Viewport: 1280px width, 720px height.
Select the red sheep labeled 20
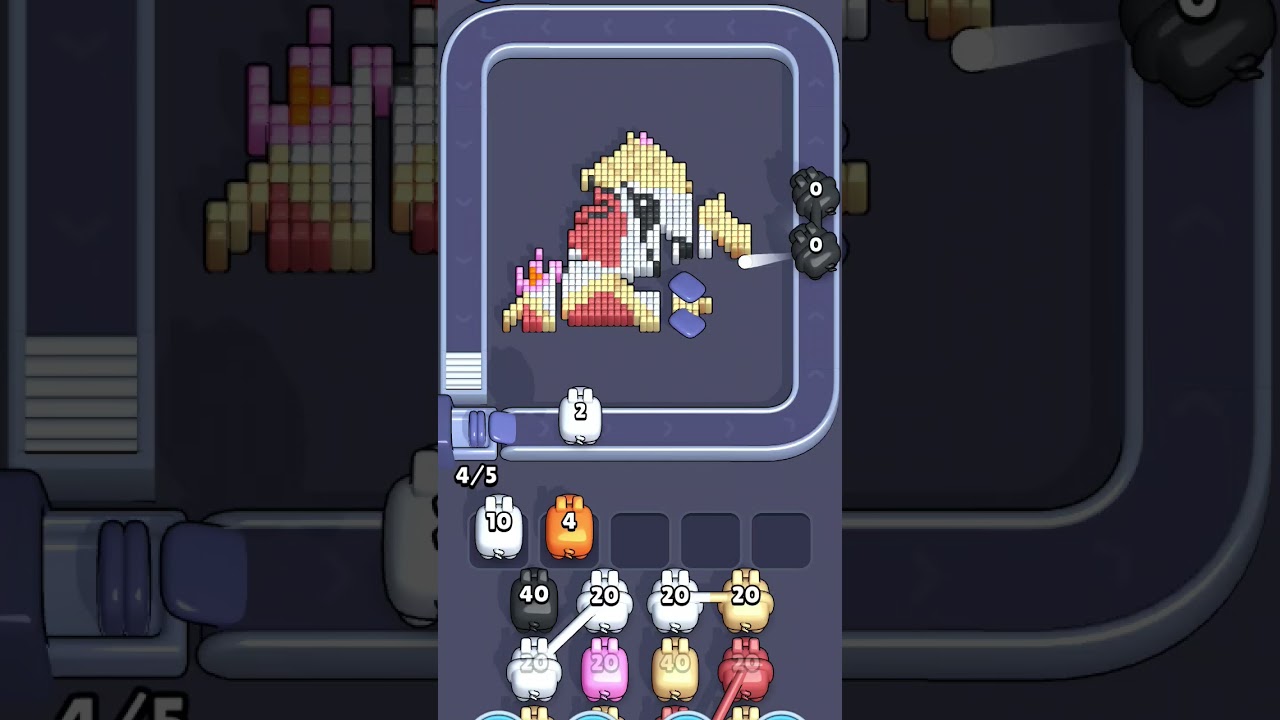coord(745,665)
